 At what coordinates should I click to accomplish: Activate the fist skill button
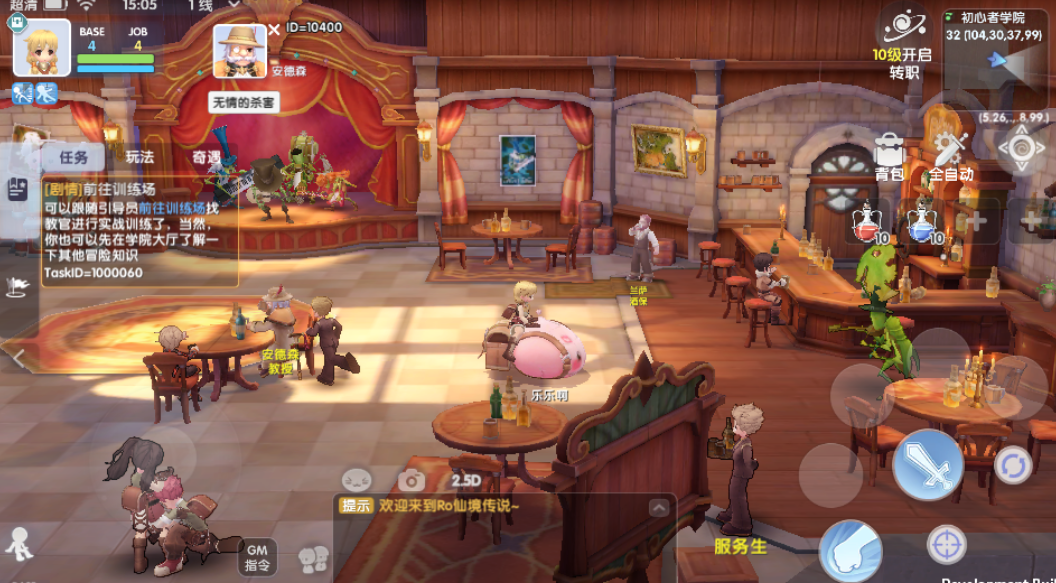tap(850, 551)
